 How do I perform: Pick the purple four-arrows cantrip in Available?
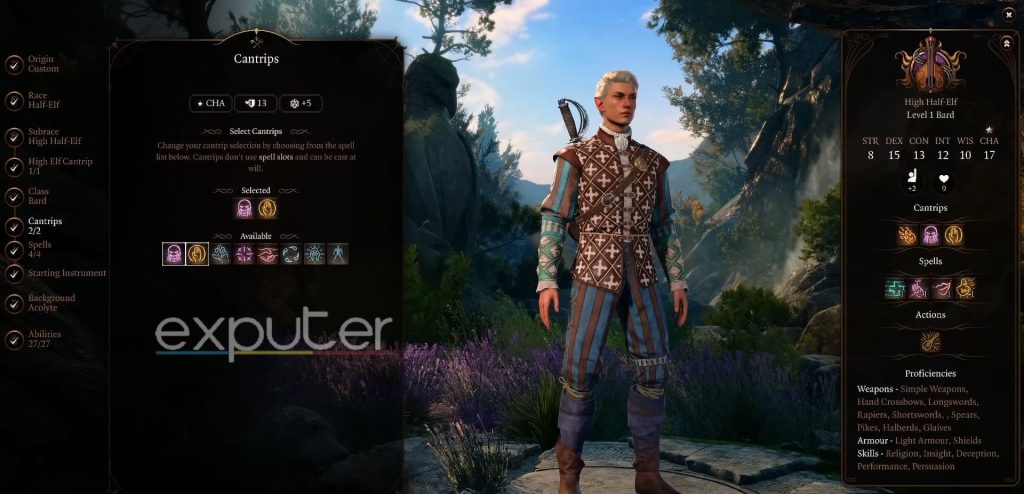tap(244, 254)
